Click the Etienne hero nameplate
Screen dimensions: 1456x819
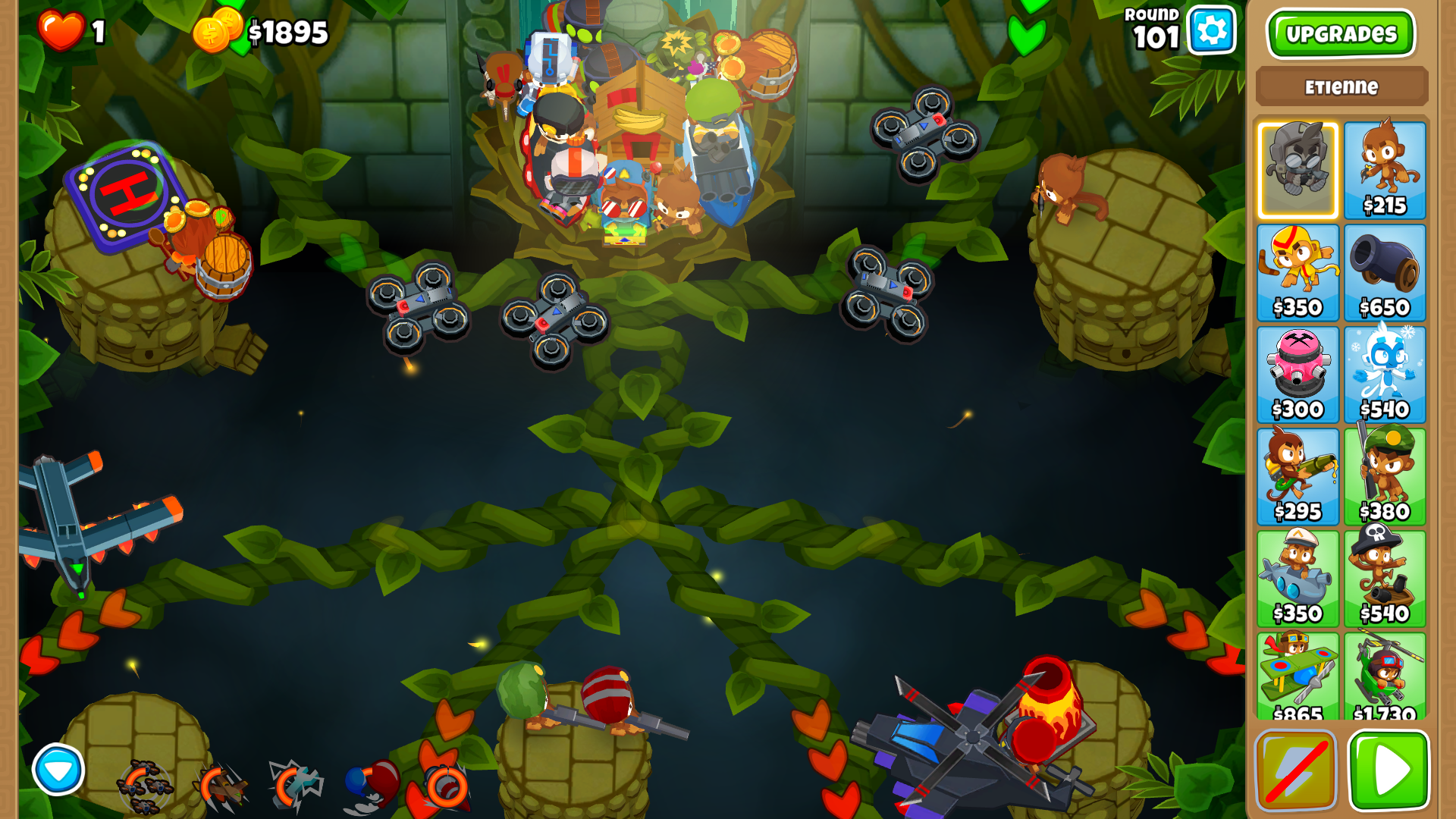(1341, 86)
